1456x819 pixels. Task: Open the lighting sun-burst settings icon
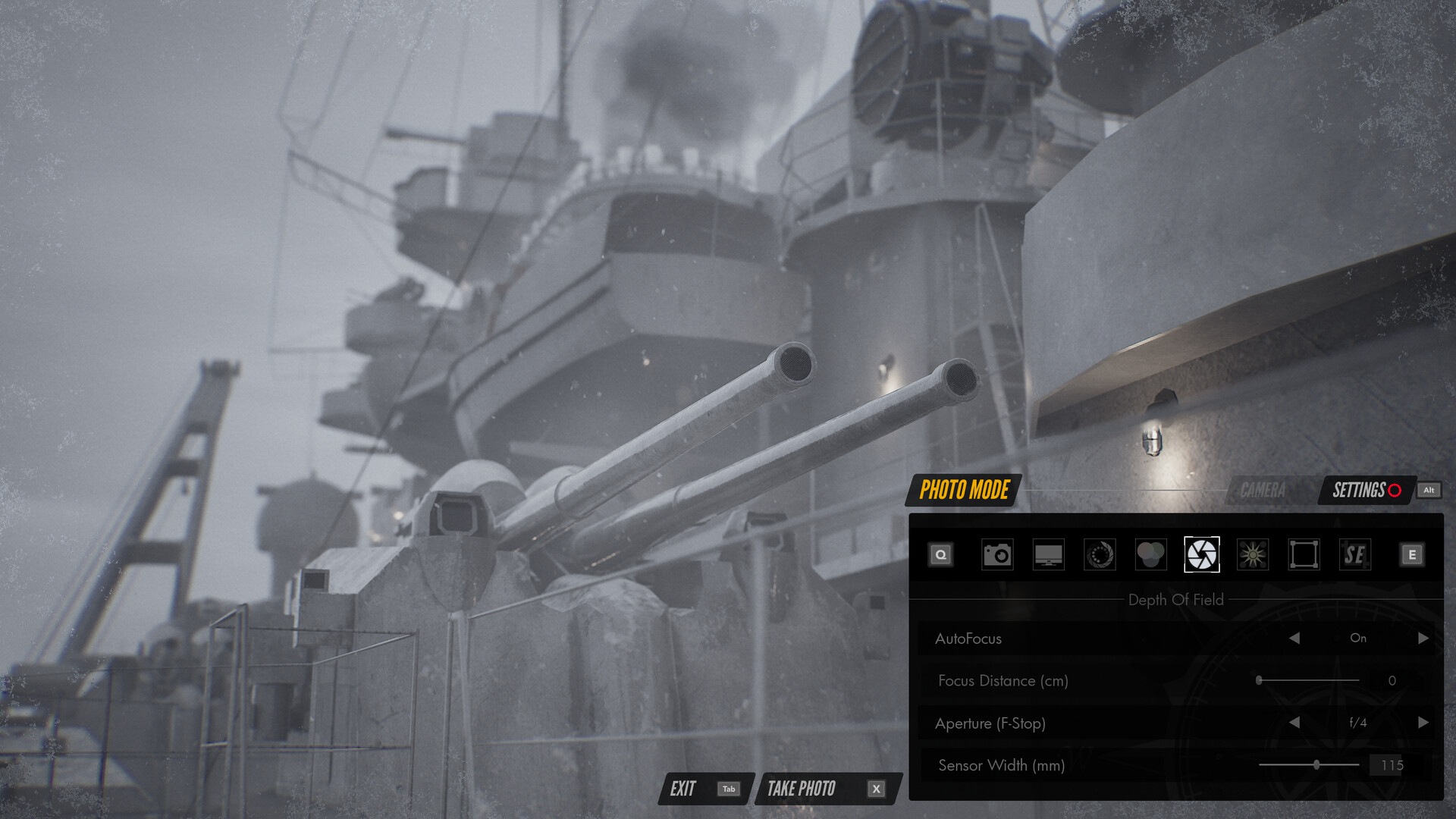pyautogui.click(x=1252, y=554)
